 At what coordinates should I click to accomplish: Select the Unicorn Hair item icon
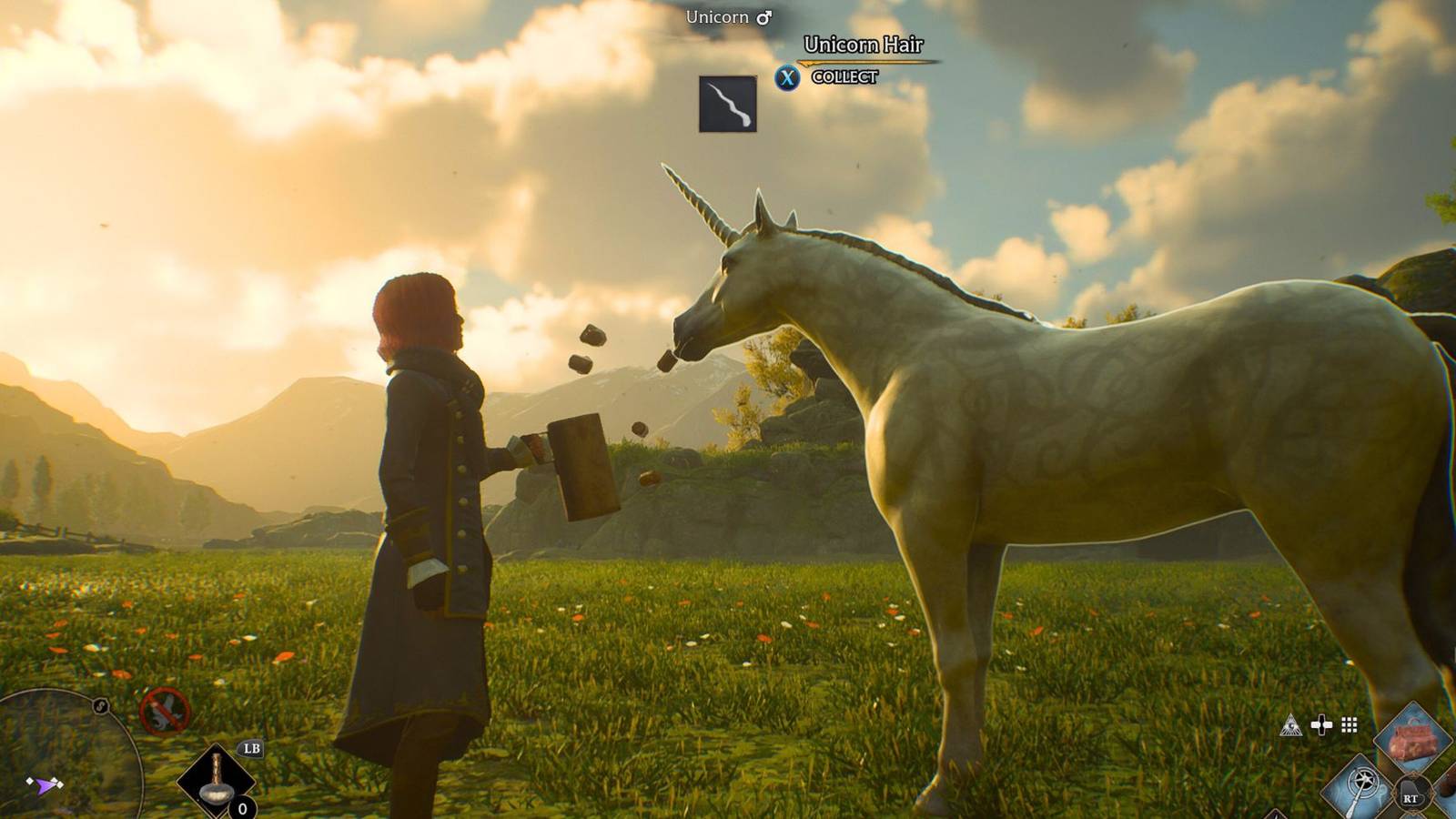tap(728, 106)
